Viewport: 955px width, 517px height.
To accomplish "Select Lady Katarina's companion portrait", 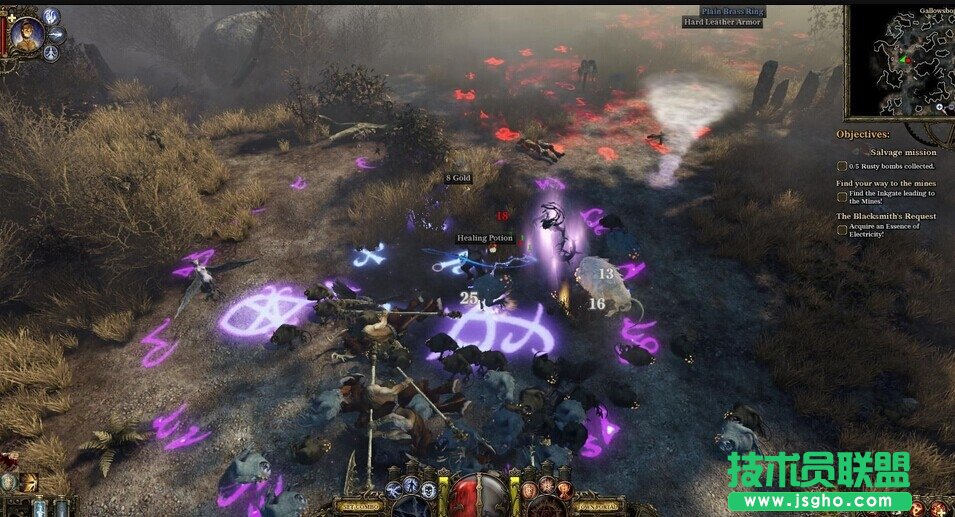I will [x=28, y=32].
